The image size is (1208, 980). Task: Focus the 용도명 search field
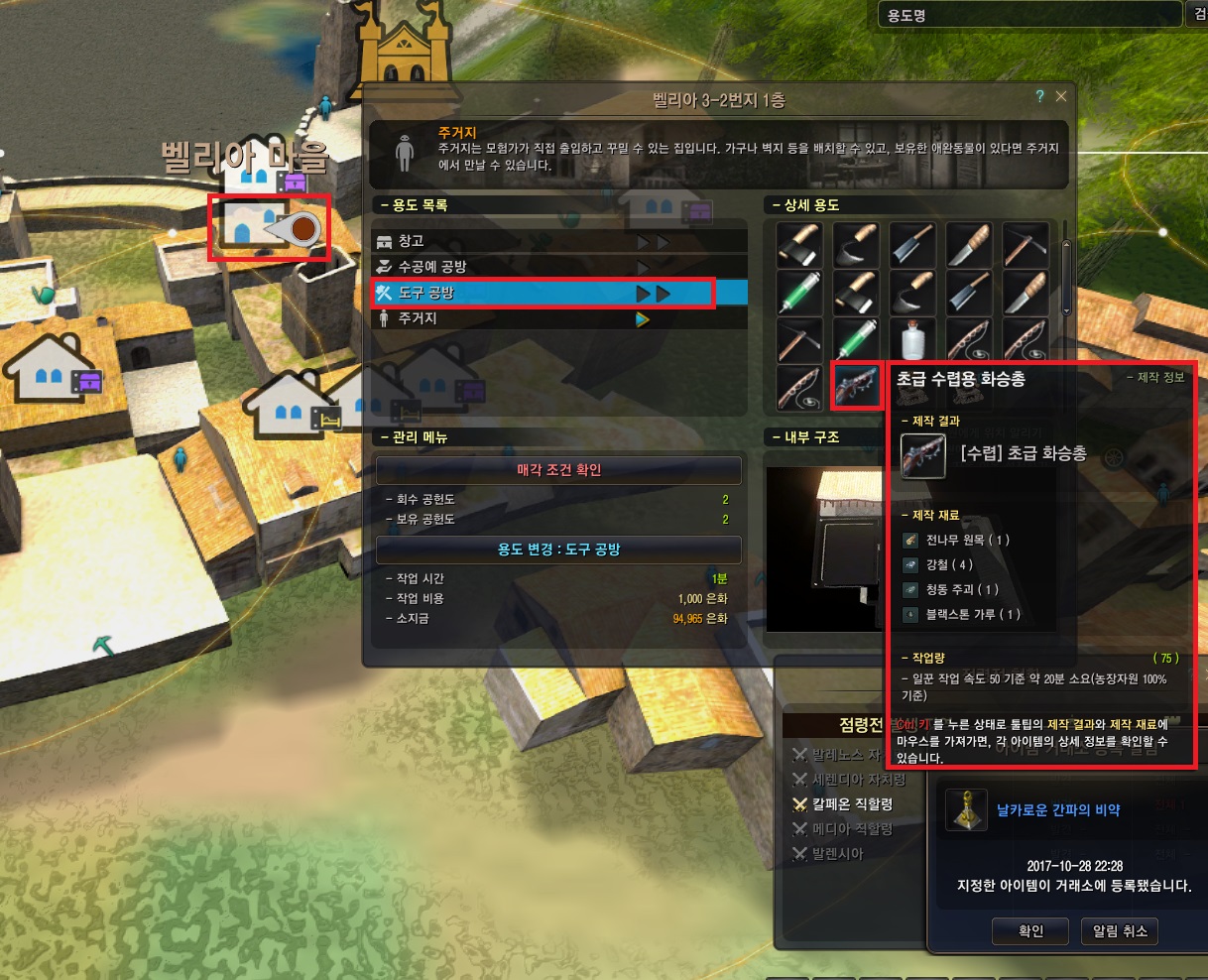(x=1027, y=15)
